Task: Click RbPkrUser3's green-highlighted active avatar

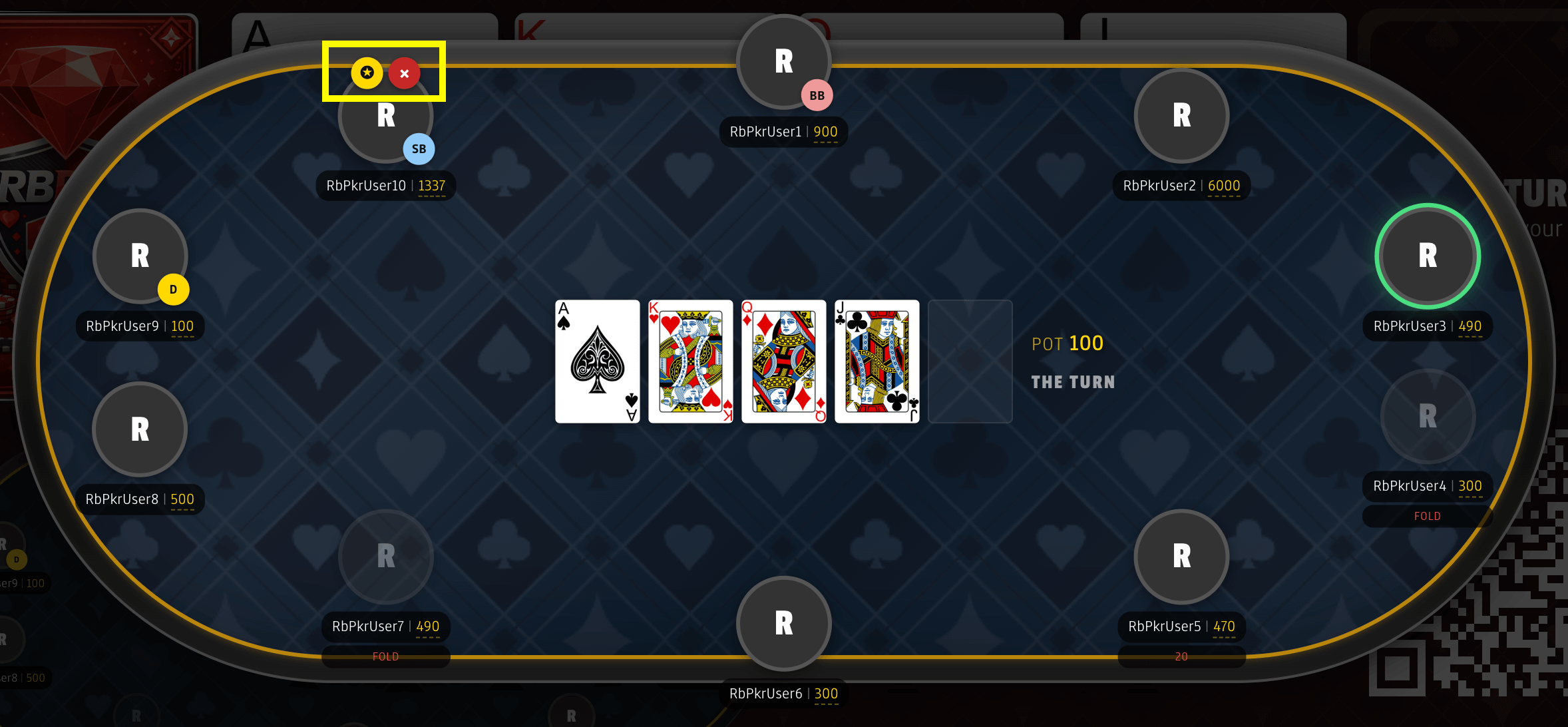Action: pos(1427,256)
